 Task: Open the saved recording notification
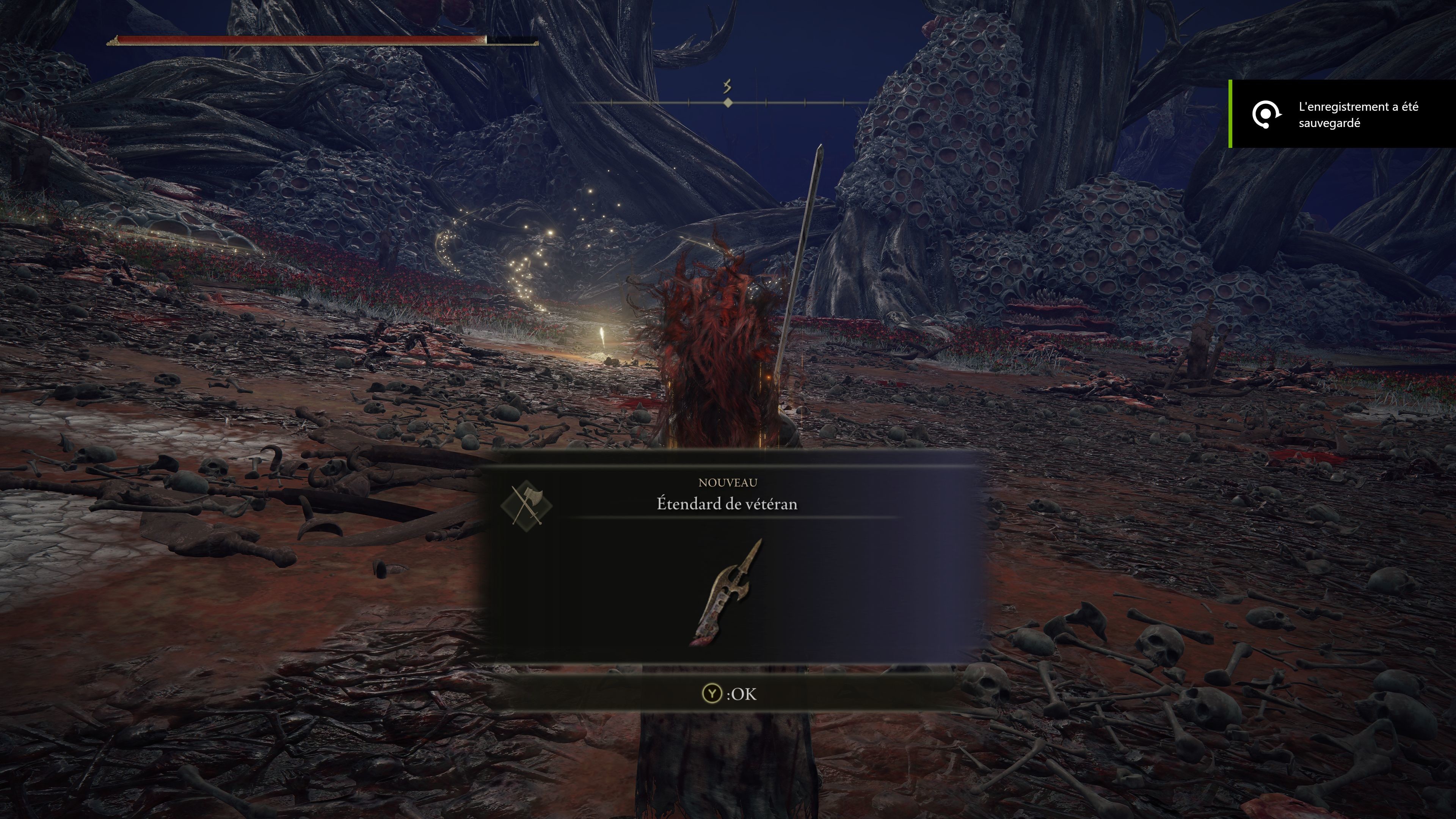(x=1342, y=115)
